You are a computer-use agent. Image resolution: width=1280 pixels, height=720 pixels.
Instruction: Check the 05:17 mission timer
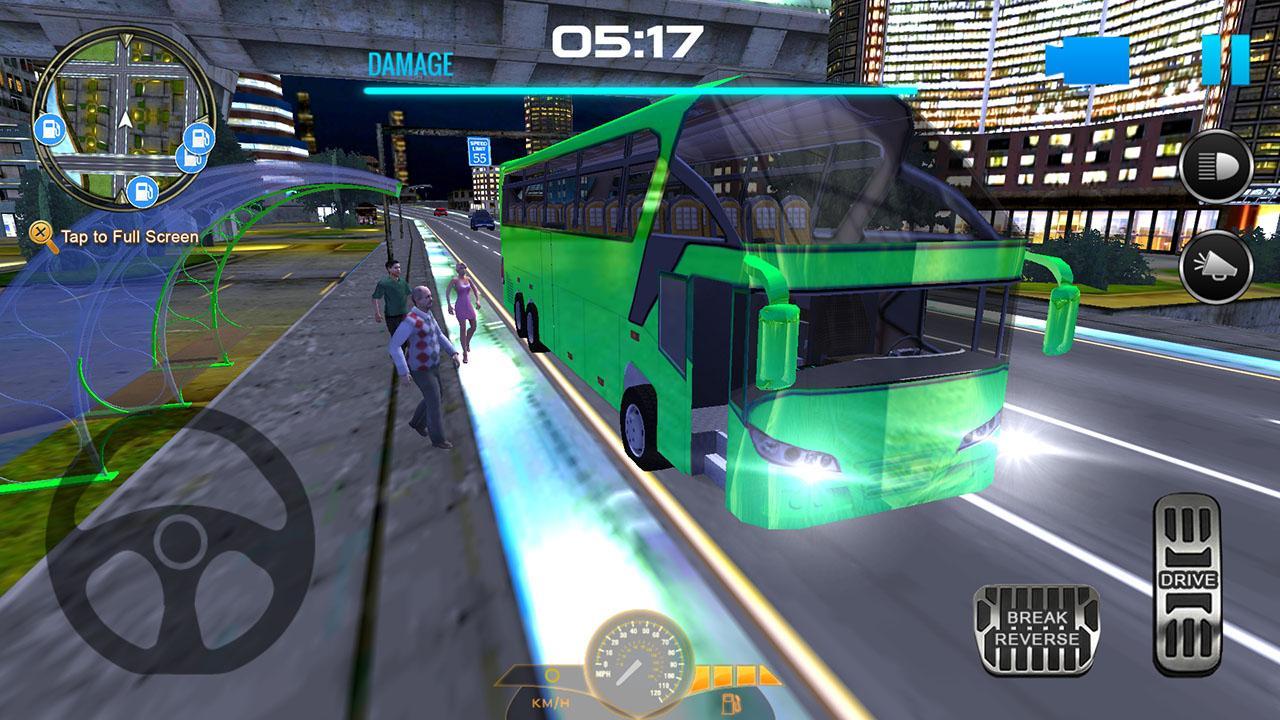[632, 42]
